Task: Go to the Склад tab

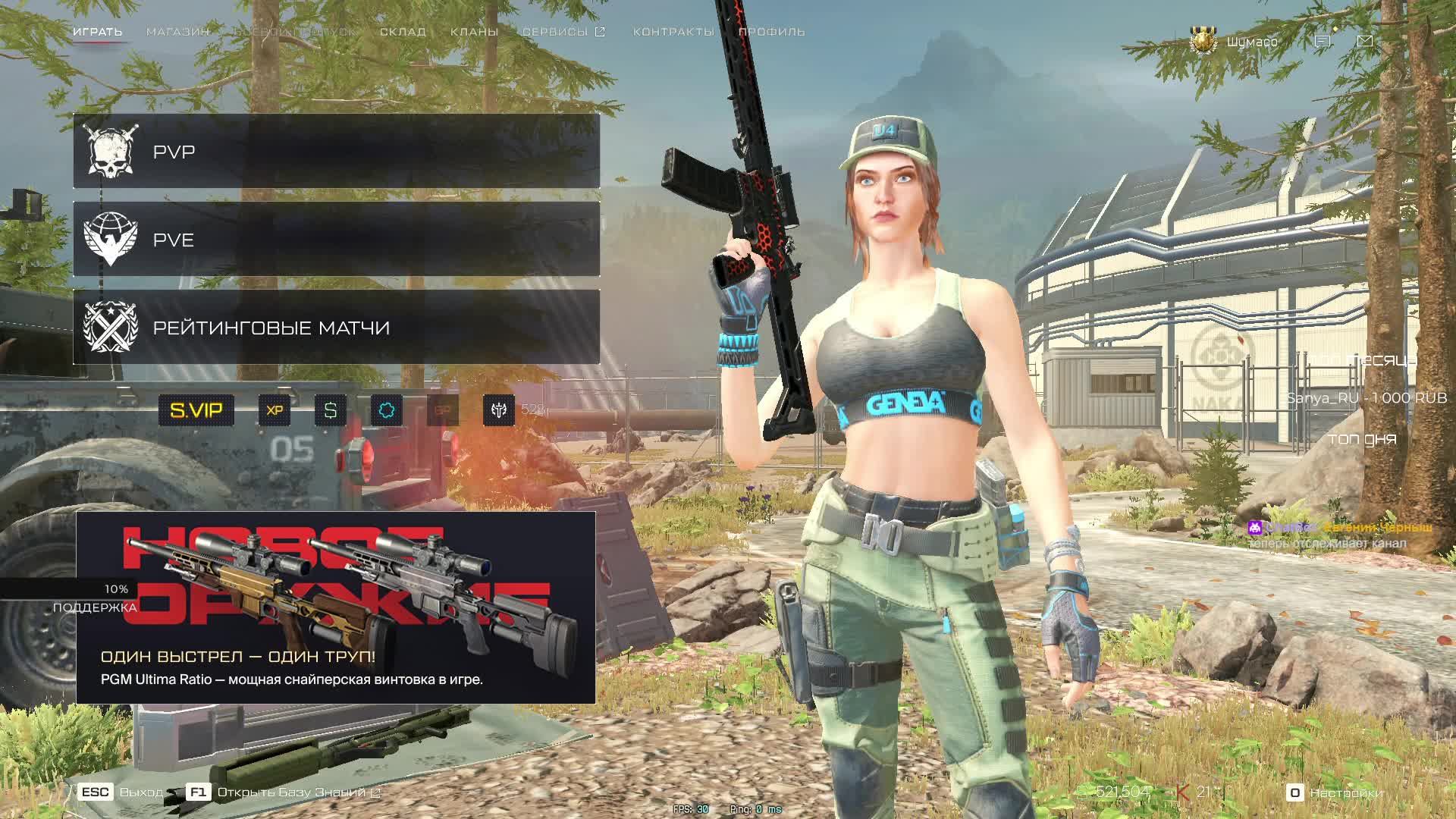Action: point(403,32)
